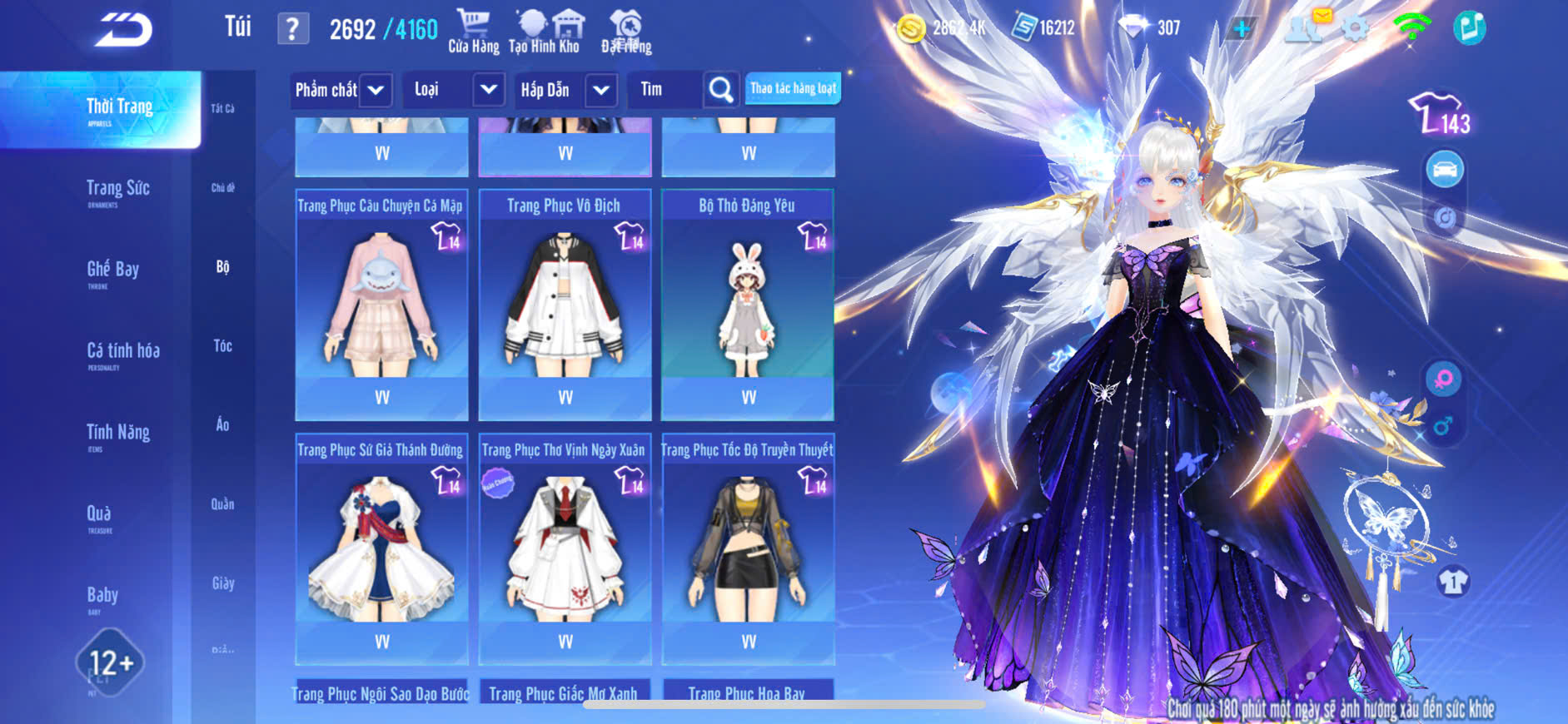This screenshot has height=724, width=1568.
Task: Switch to the Trang Sức tab
Action: 117,190
